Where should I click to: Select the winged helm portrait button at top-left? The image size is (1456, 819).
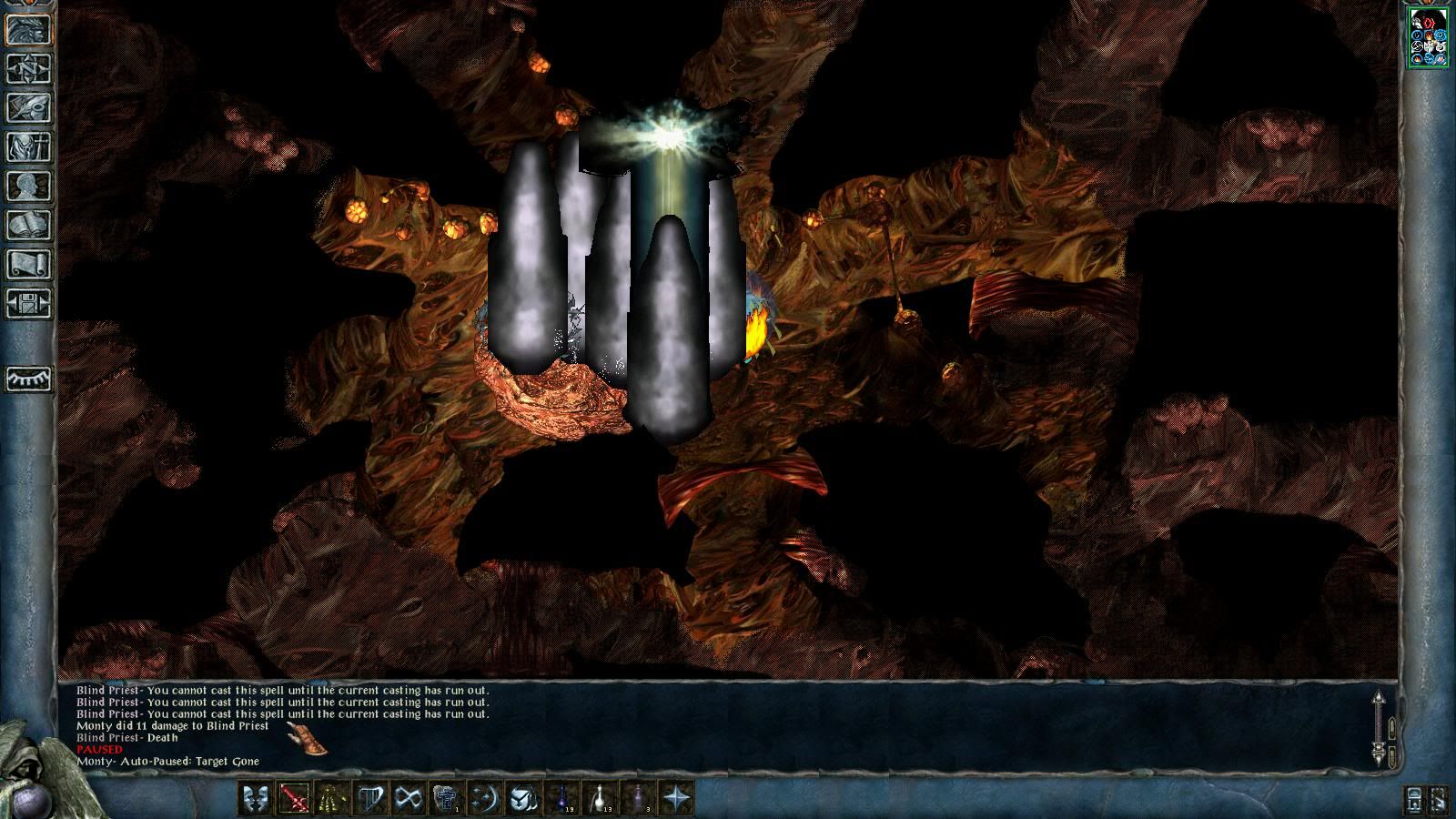click(x=29, y=30)
